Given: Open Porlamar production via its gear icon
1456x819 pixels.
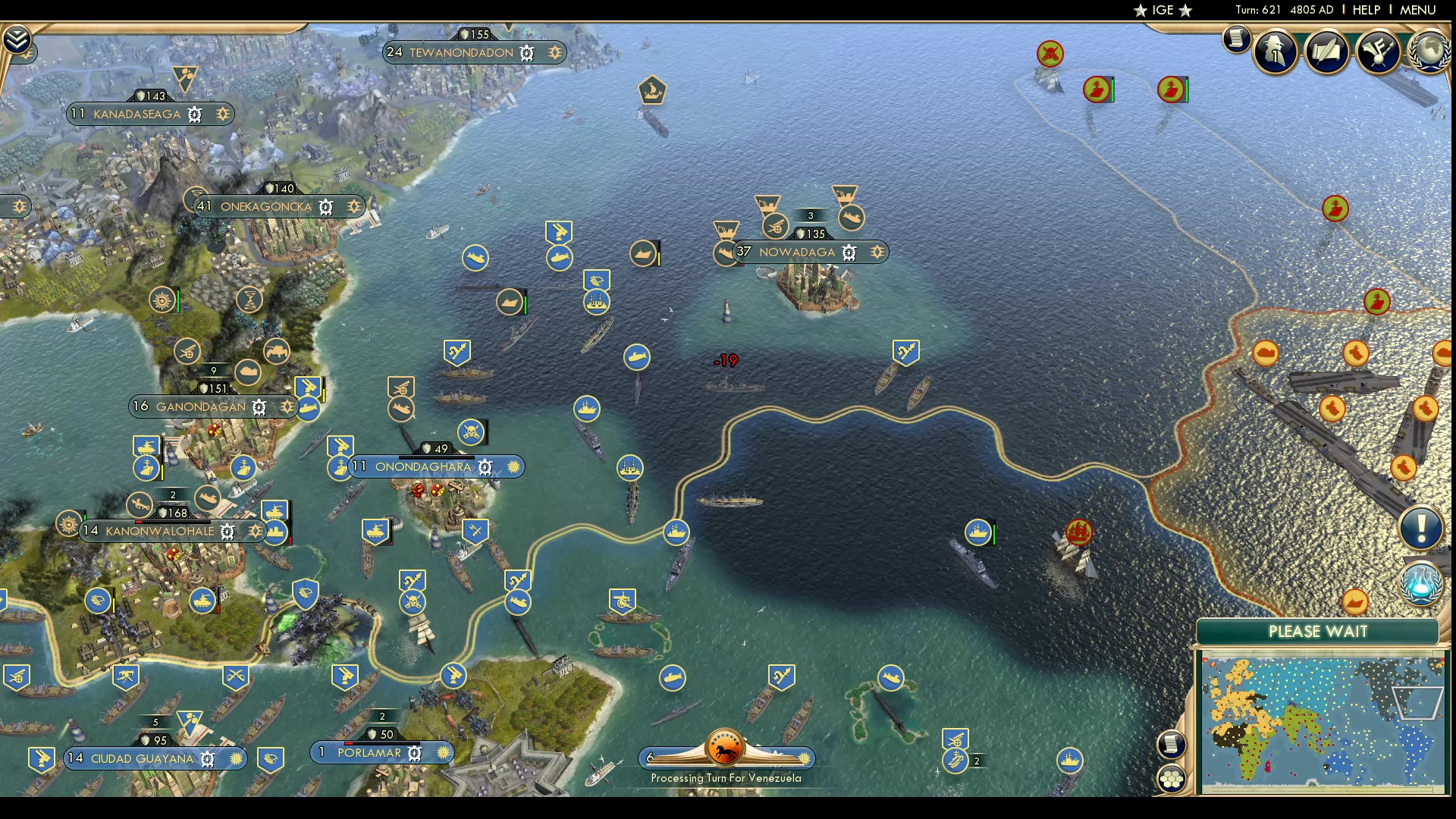Looking at the screenshot, I should [414, 753].
